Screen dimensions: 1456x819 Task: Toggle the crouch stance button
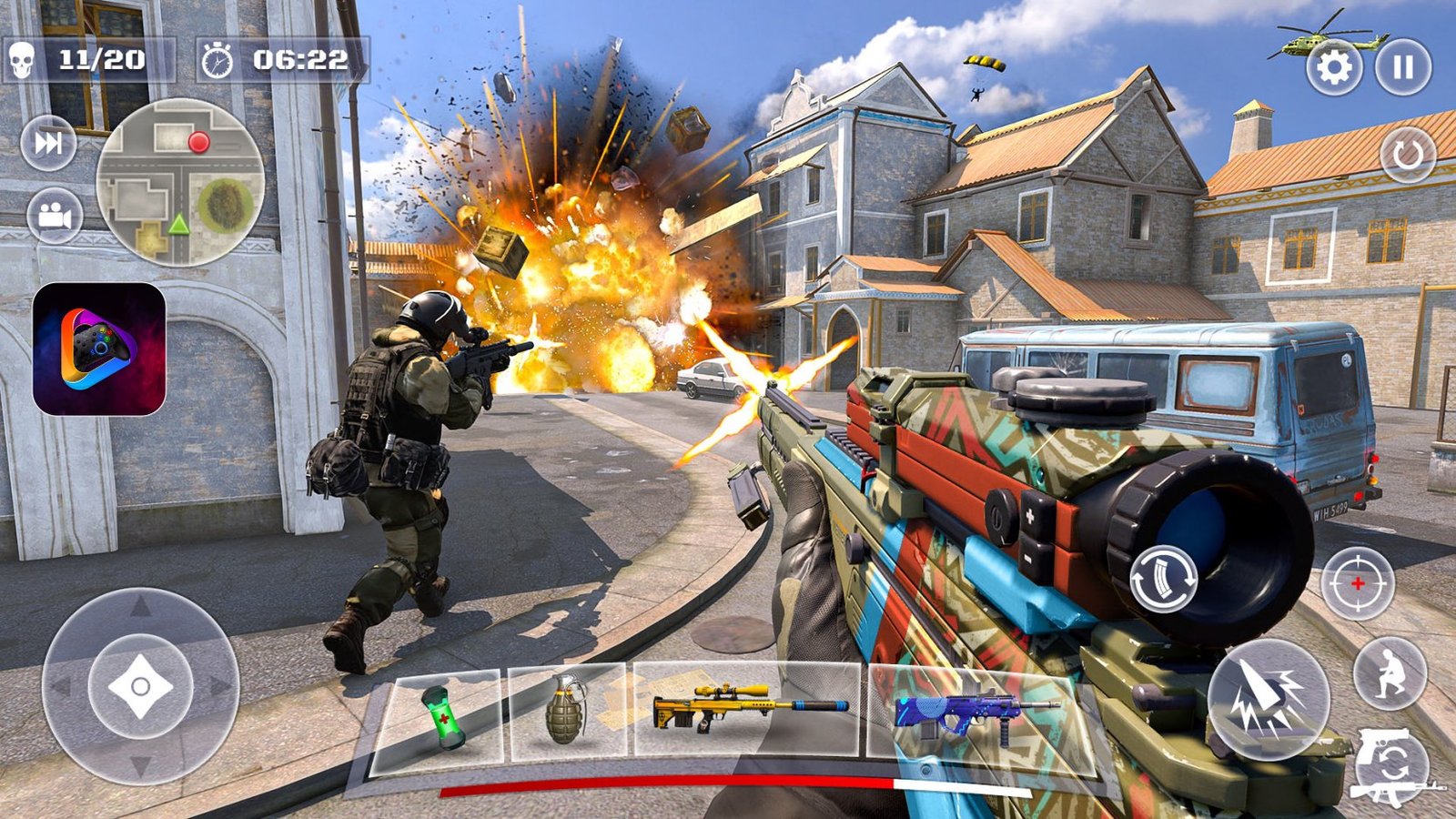pos(1389,674)
